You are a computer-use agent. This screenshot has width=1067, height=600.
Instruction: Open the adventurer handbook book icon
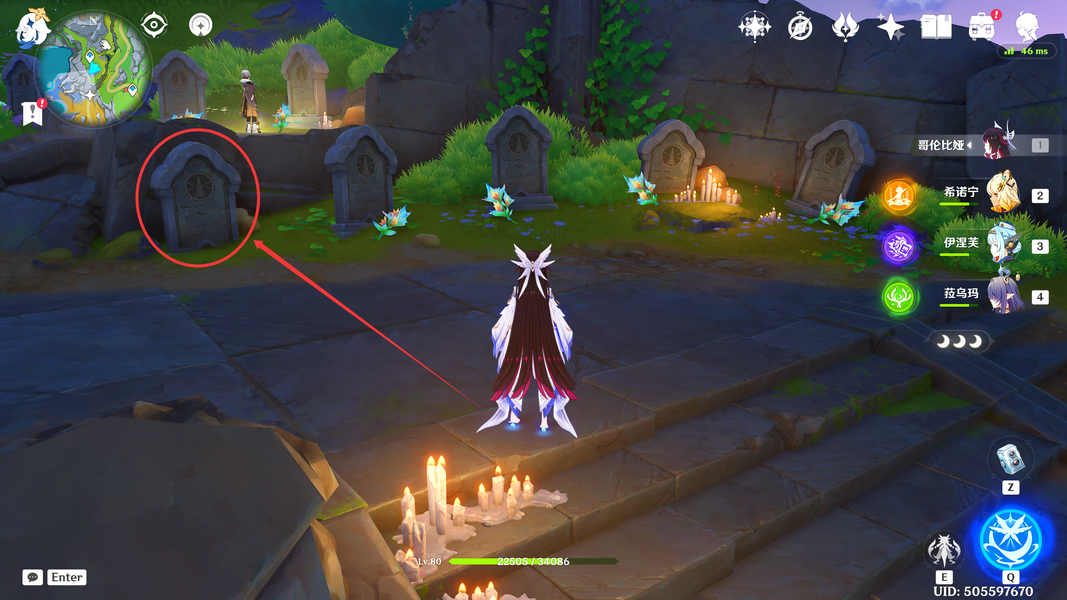click(936, 27)
